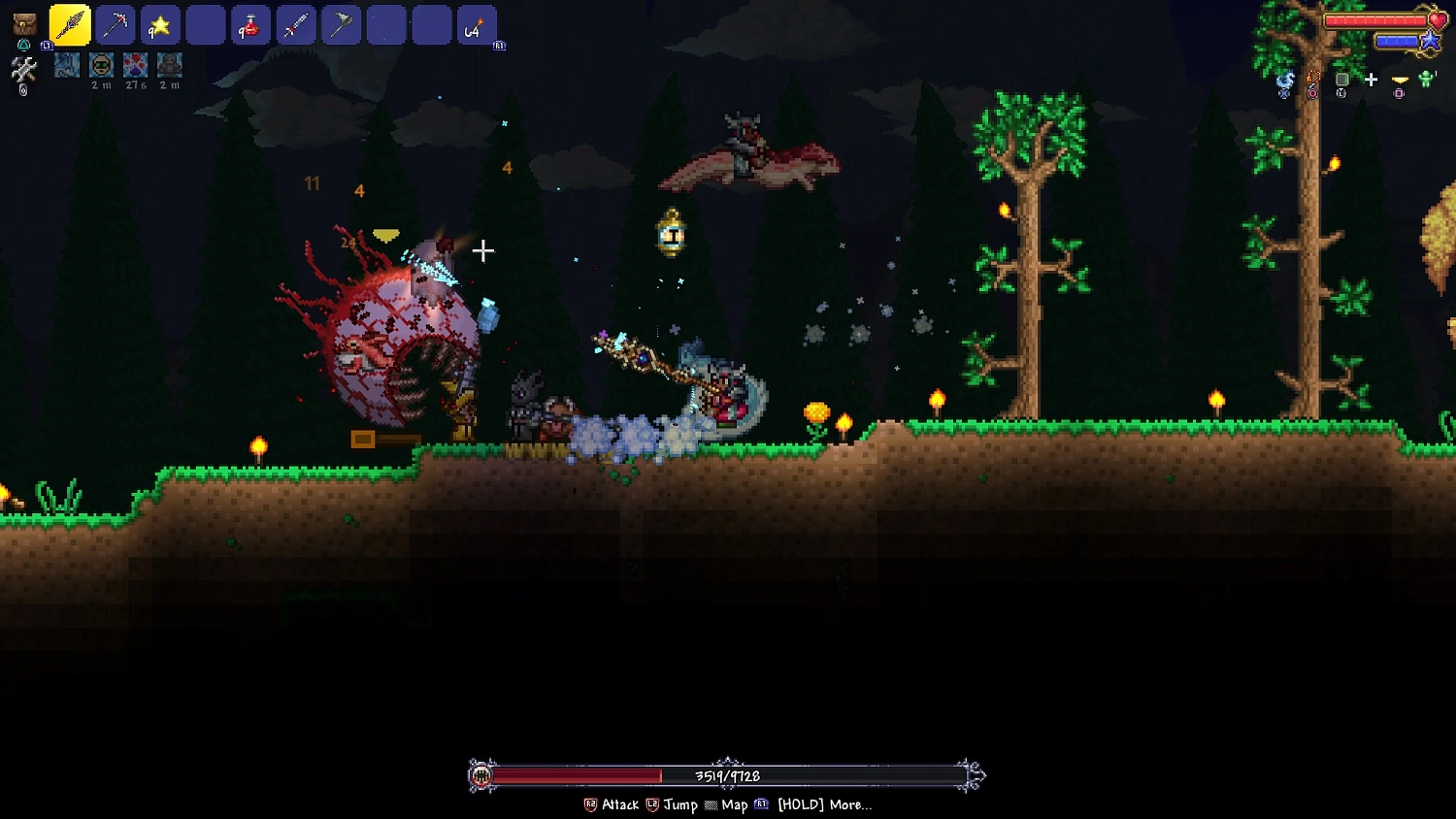The width and height of the screenshot is (1456, 819).
Task: Select the sword in the hotbar
Action: (x=296, y=24)
